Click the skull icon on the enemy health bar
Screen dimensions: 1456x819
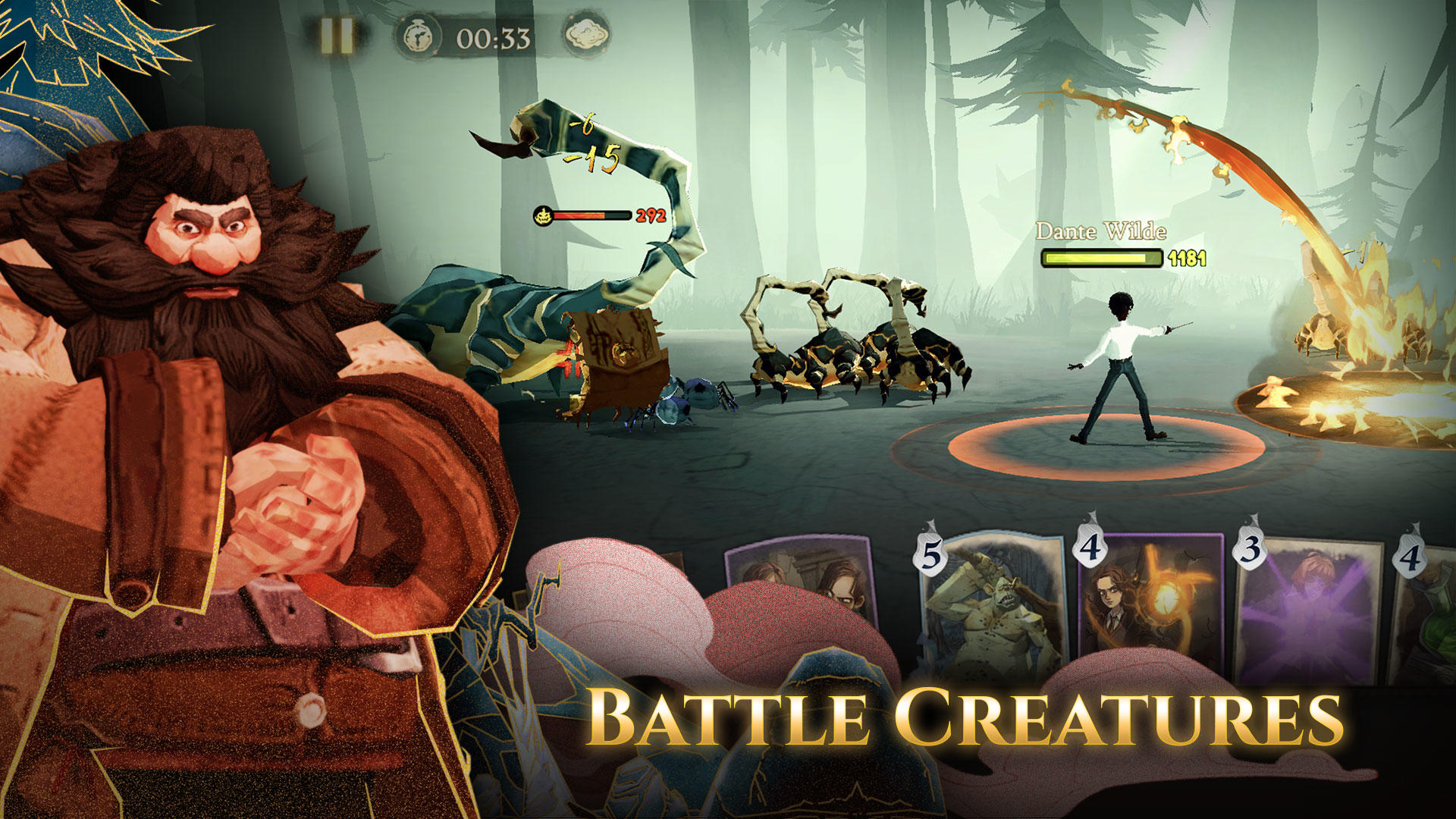coord(544,215)
